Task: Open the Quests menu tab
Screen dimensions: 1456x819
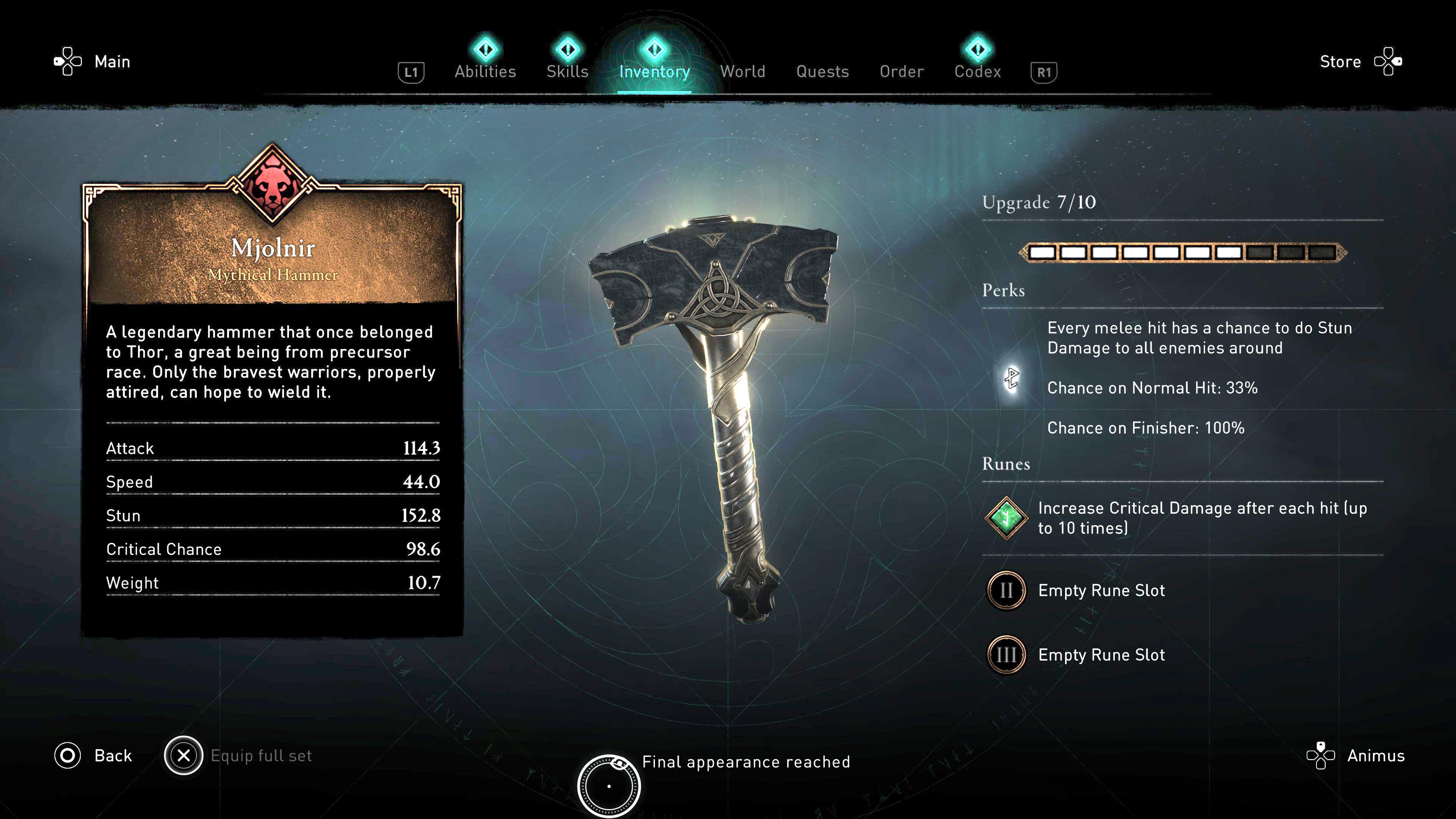Action: pyautogui.click(x=822, y=72)
